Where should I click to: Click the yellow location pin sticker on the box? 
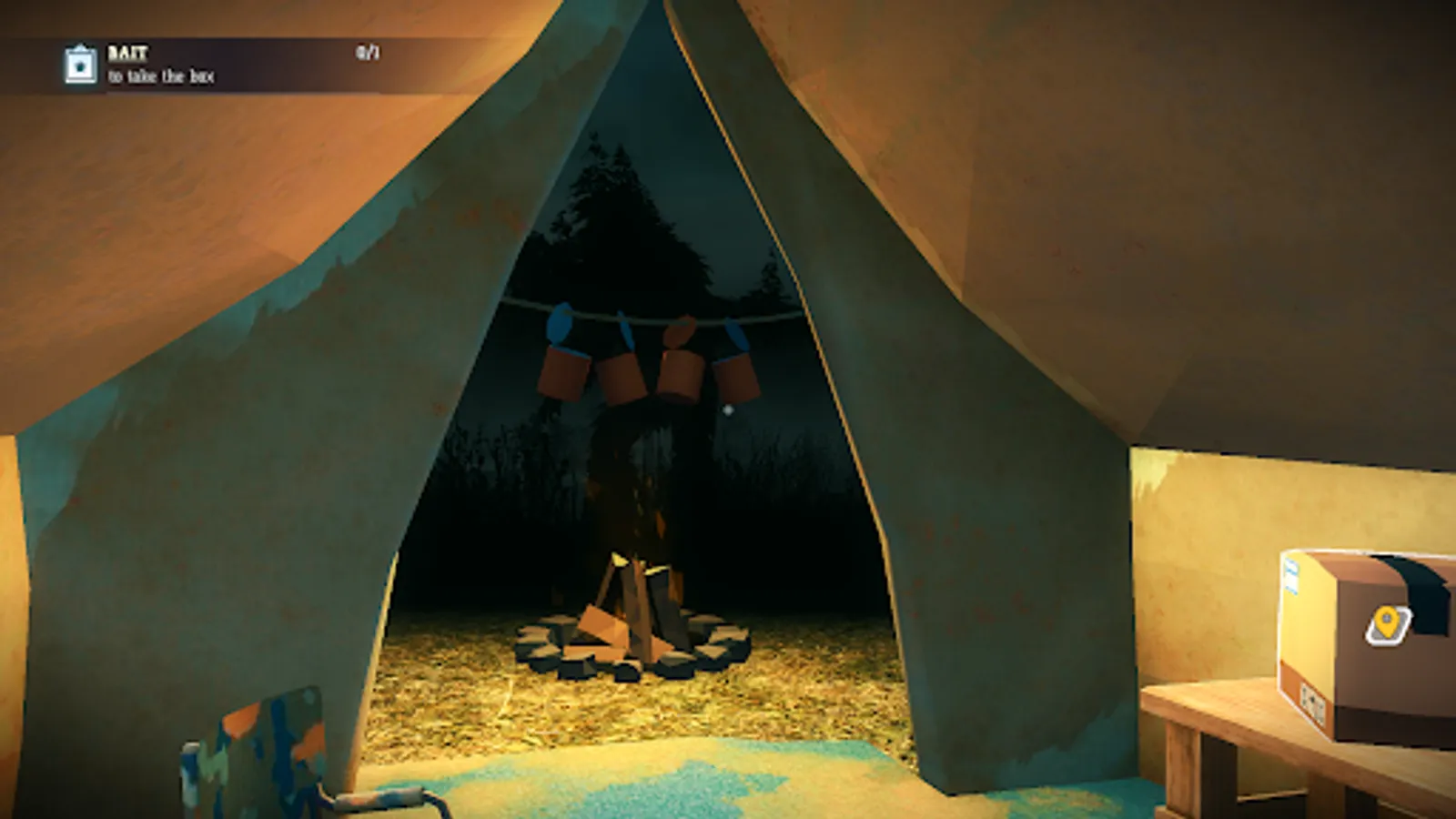[1387, 622]
